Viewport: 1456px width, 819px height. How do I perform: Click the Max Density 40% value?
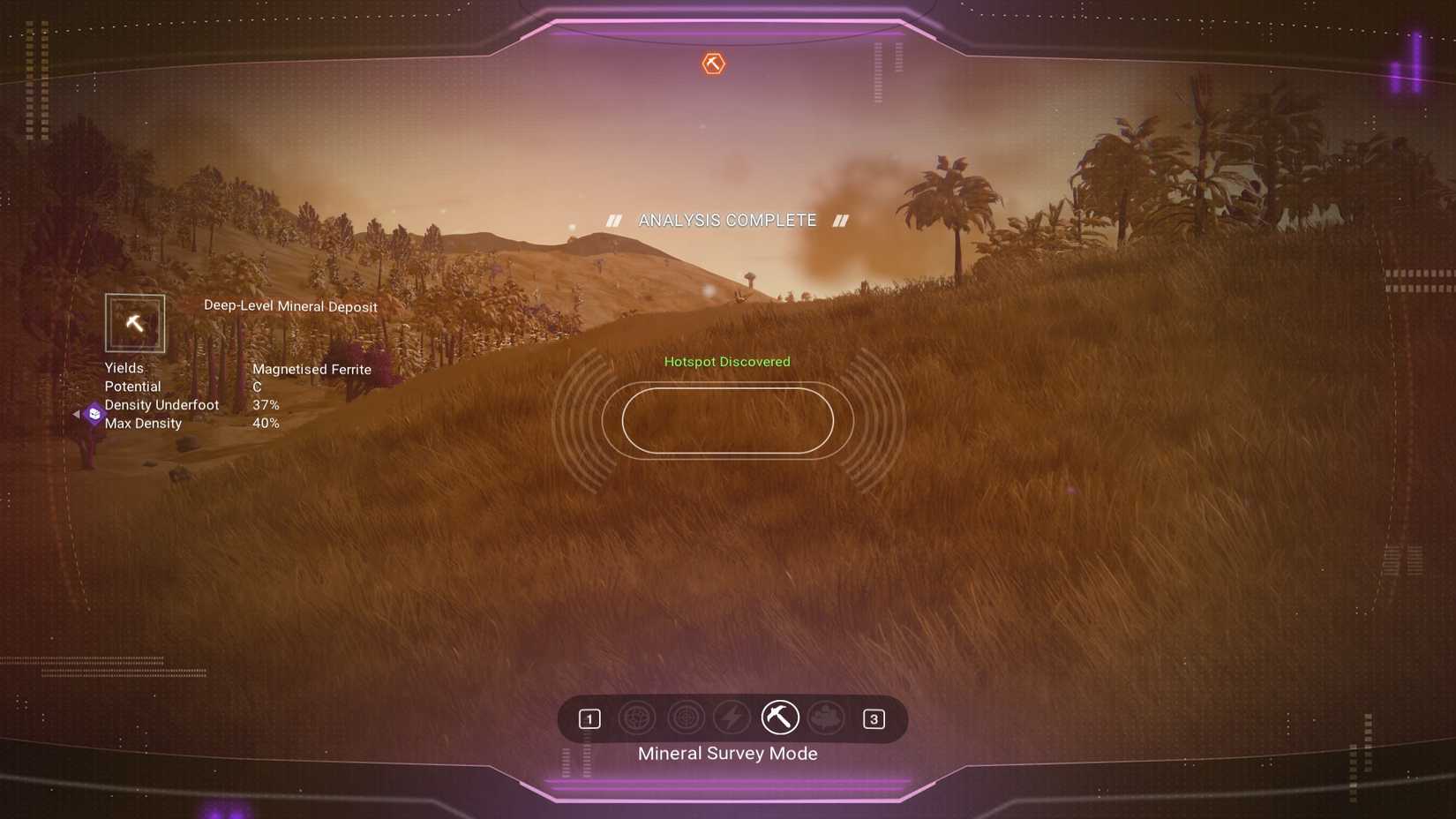point(266,423)
